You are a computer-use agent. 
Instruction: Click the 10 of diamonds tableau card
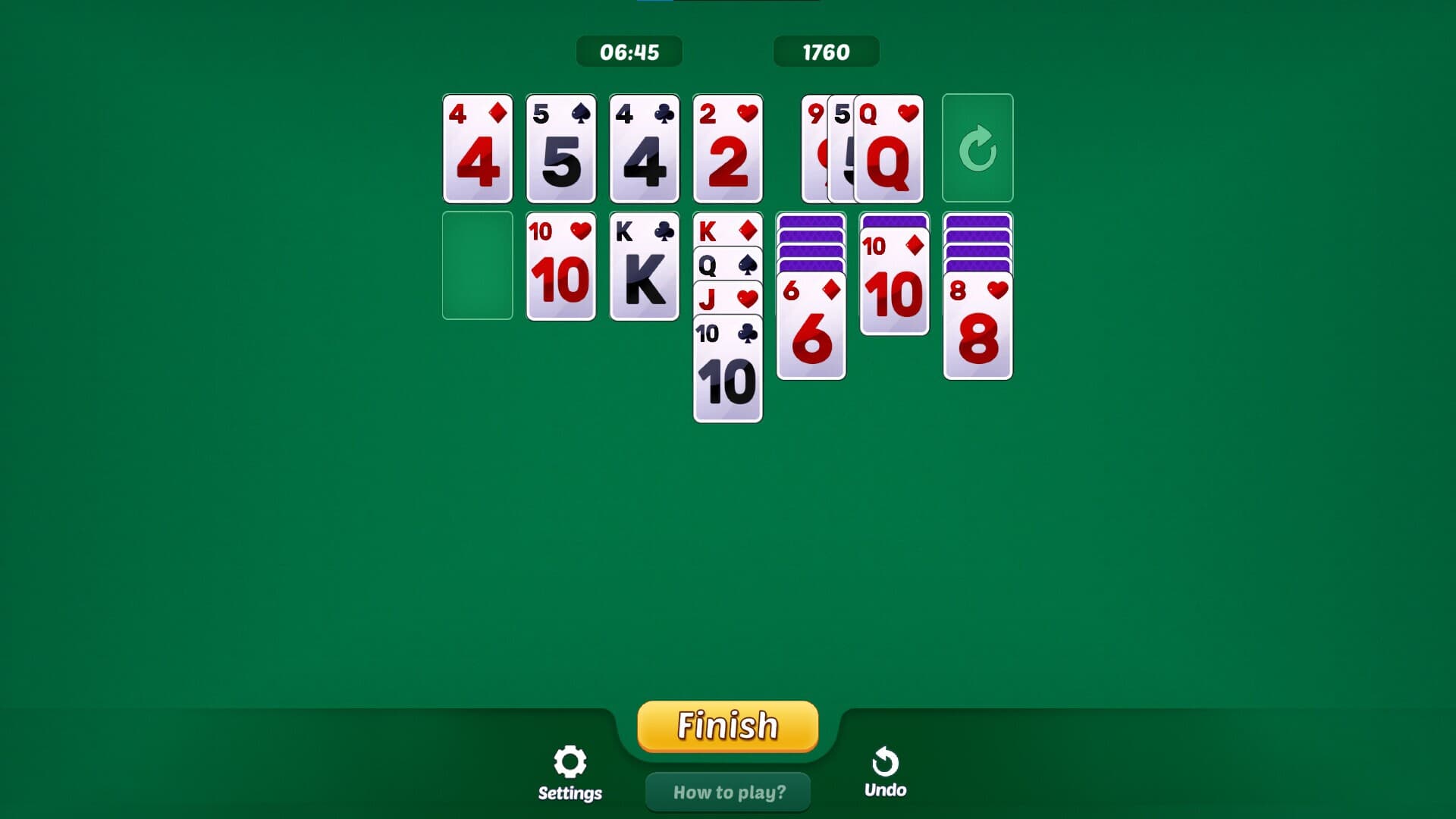894,281
